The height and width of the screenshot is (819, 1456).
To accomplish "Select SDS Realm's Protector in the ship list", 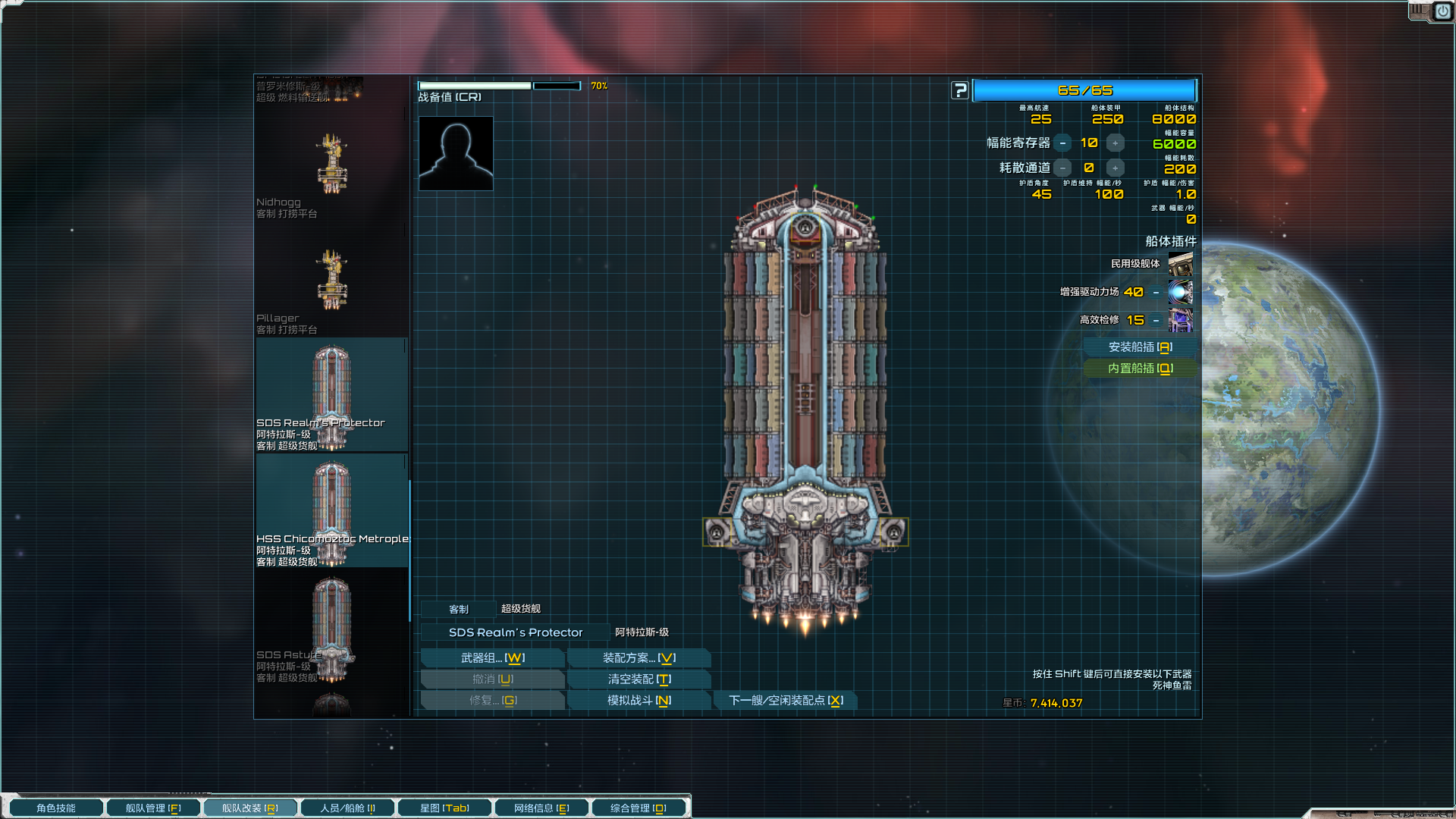I will click(331, 396).
